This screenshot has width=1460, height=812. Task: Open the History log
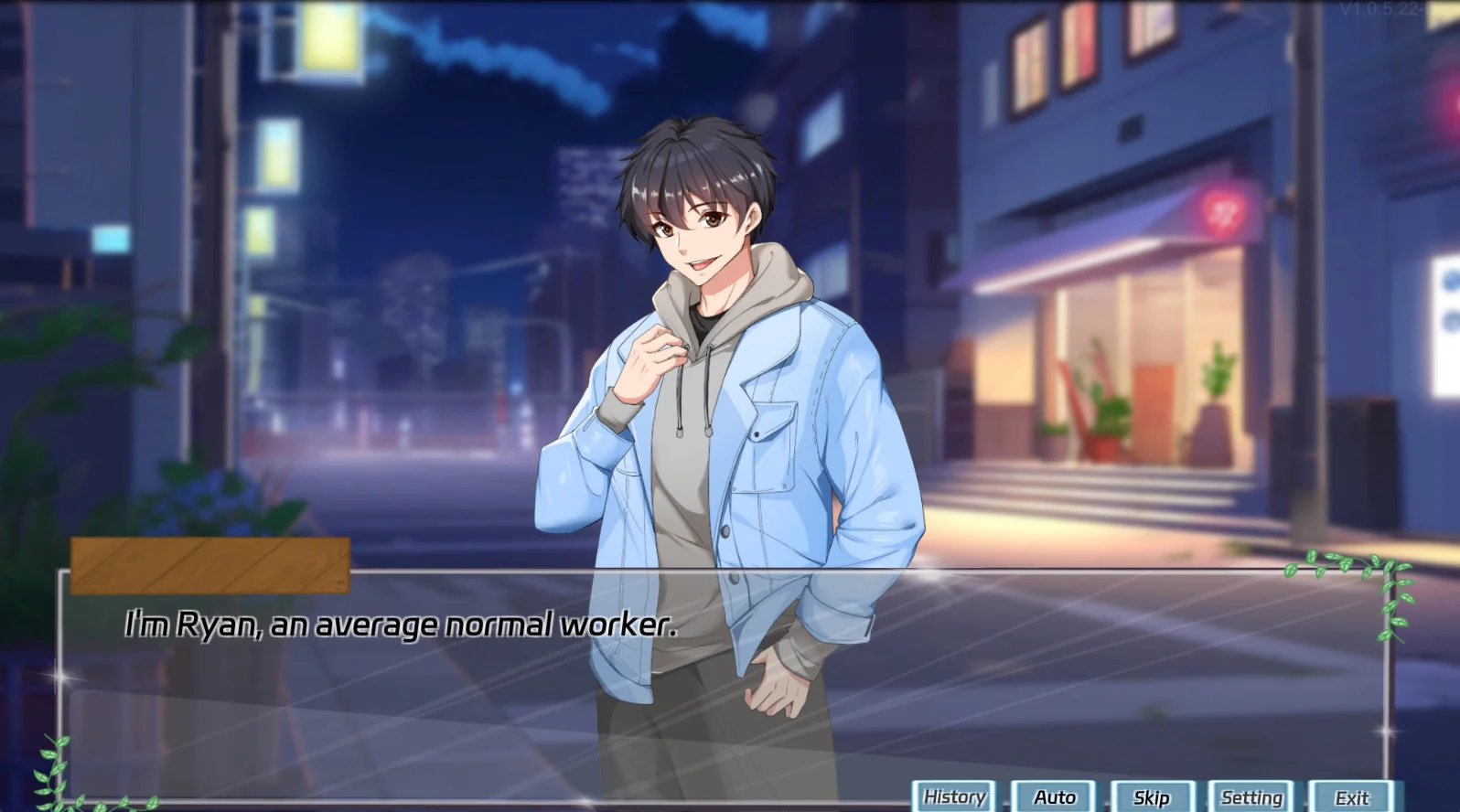point(954,797)
